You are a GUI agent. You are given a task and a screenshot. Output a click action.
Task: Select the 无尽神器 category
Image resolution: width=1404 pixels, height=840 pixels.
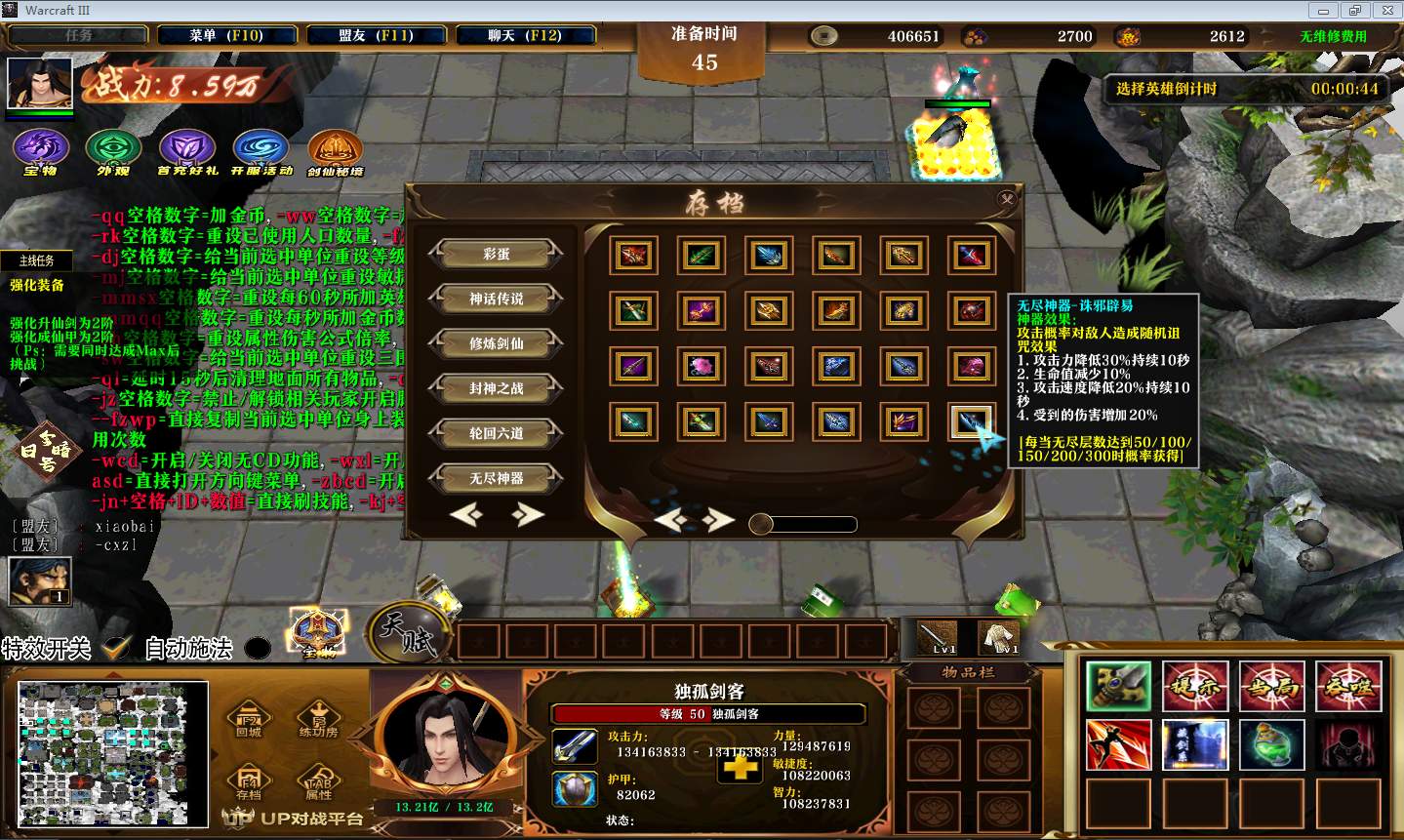[x=496, y=478]
